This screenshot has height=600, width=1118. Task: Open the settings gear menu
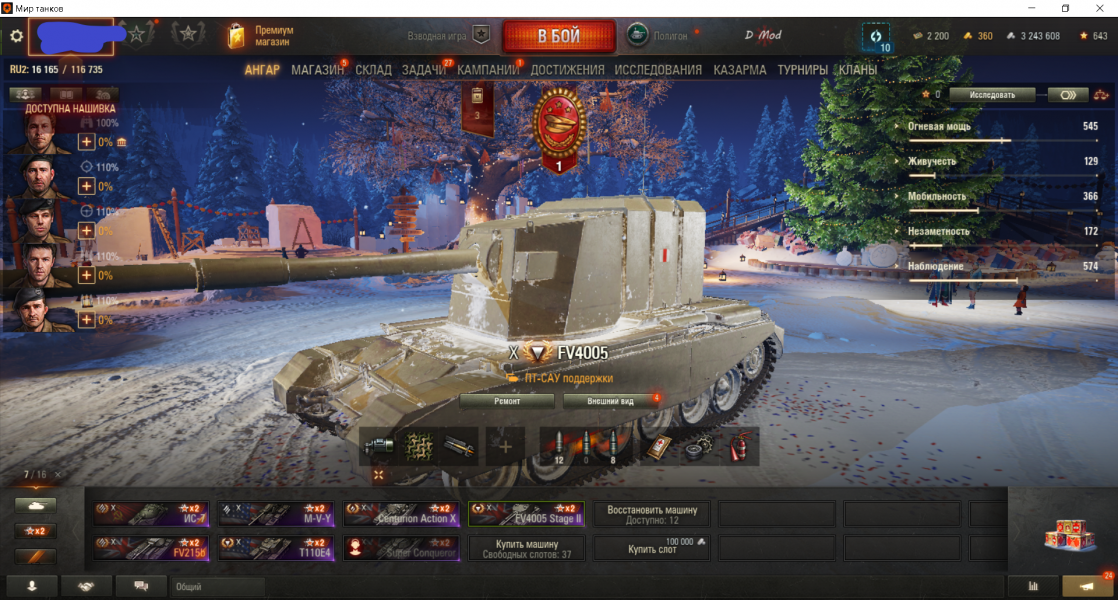[x=16, y=36]
